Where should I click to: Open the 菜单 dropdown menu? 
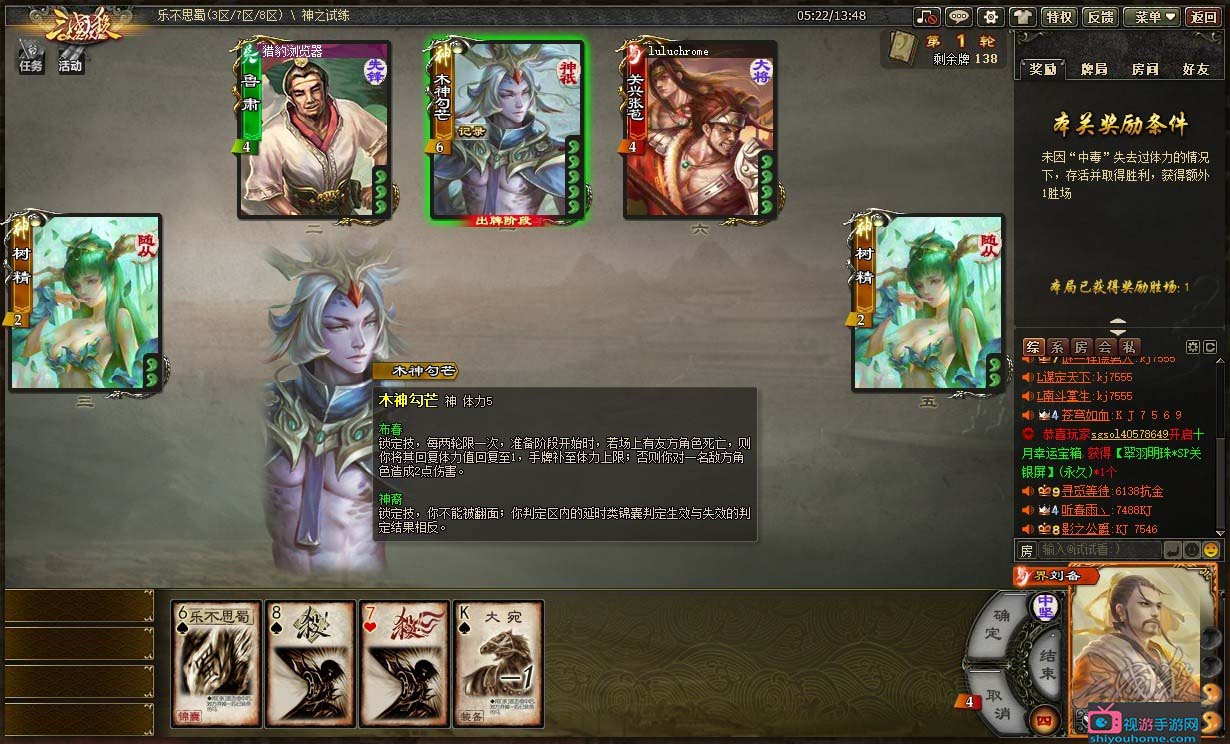1152,17
